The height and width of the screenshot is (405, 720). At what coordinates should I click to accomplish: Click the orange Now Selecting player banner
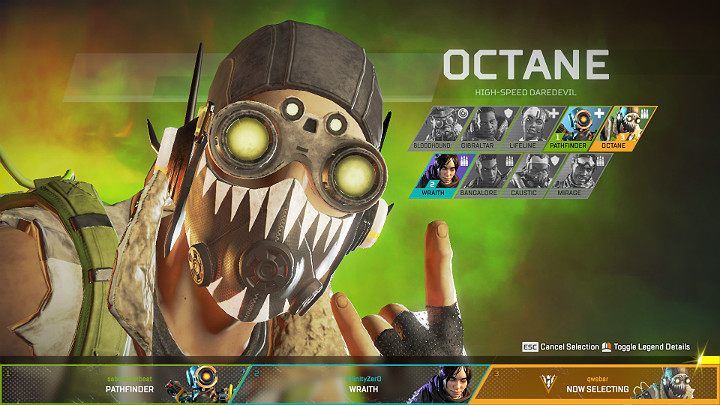pos(600,383)
